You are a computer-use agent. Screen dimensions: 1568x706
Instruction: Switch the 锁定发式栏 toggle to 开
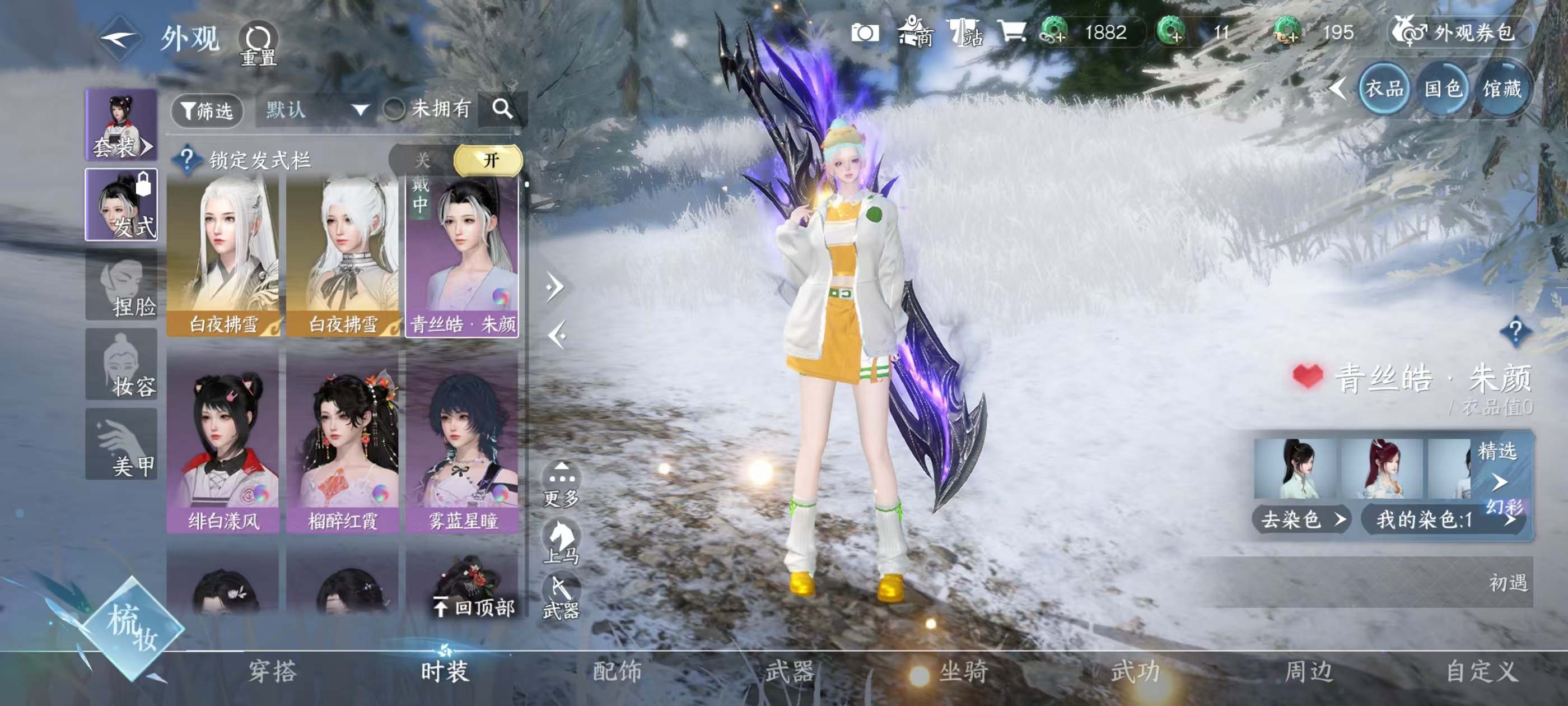(x=489, y=160)
